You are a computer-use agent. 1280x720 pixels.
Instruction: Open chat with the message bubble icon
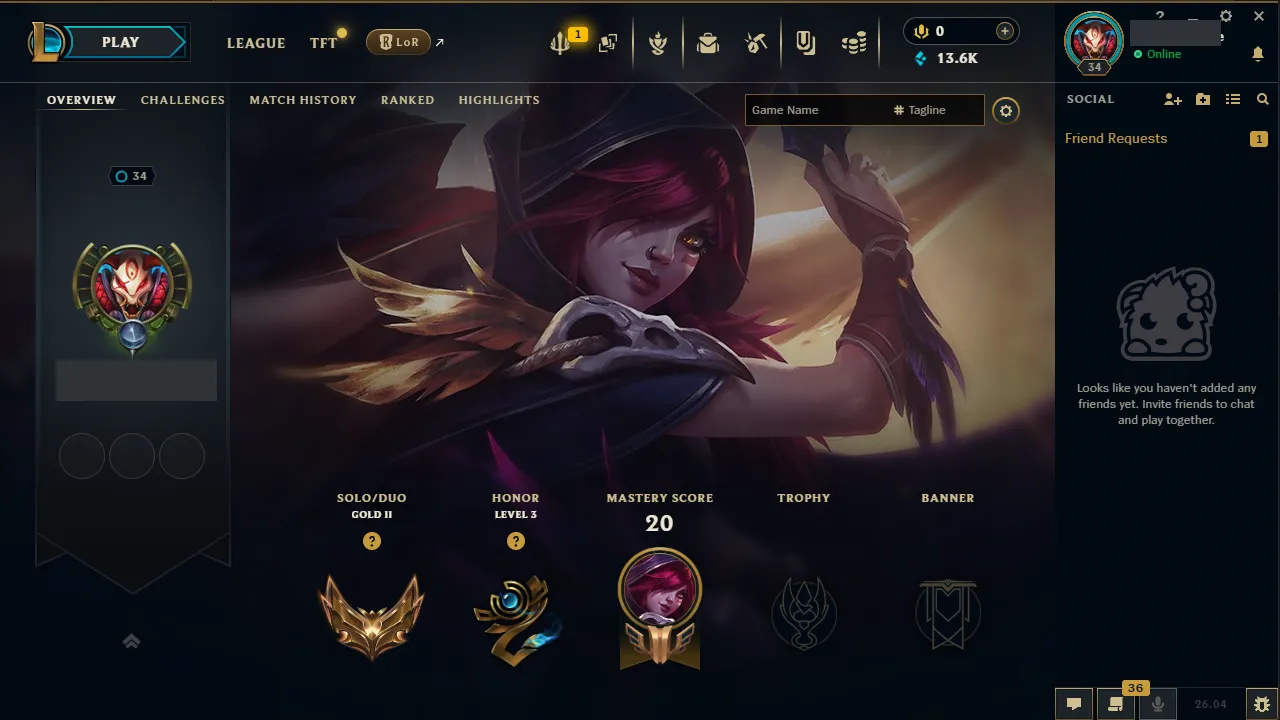[1073, 703]
